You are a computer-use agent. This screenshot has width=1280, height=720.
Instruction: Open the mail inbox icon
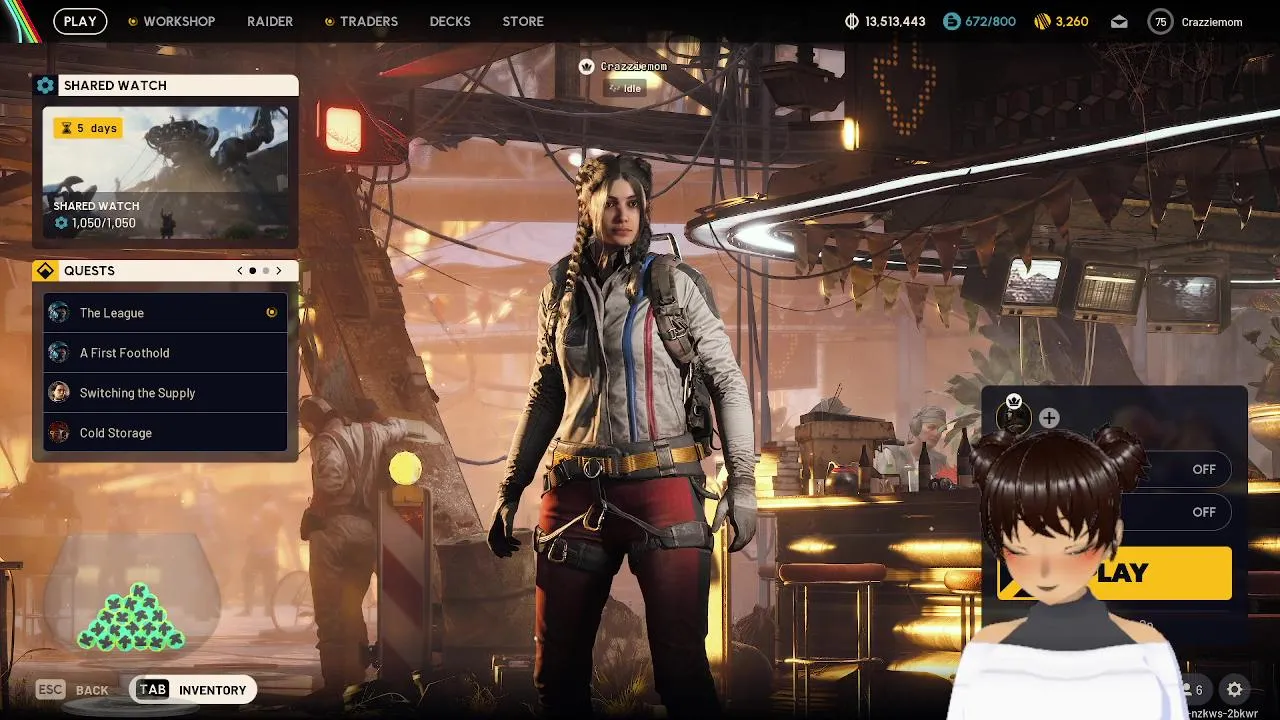point(1119,22)
